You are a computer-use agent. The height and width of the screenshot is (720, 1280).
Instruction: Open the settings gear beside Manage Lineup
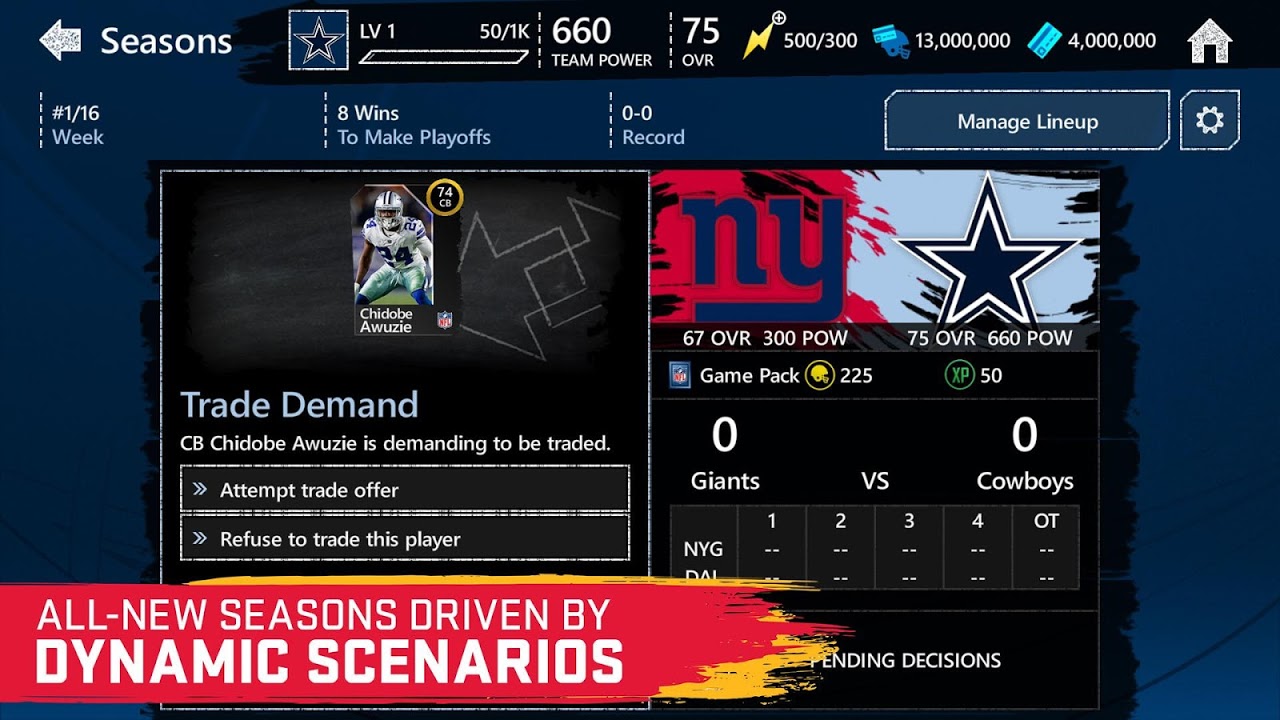[1211, 120]
